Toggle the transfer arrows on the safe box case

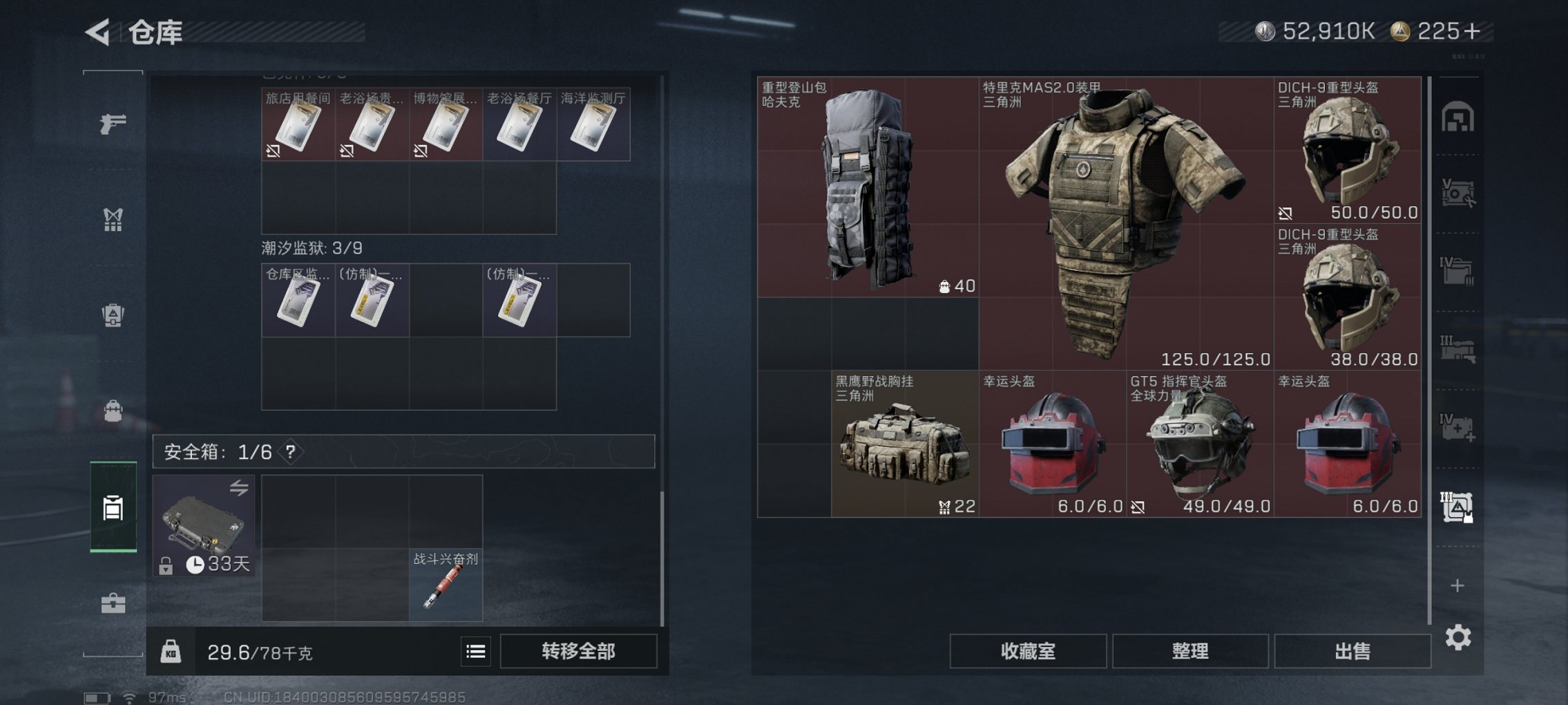coord(240,489)
